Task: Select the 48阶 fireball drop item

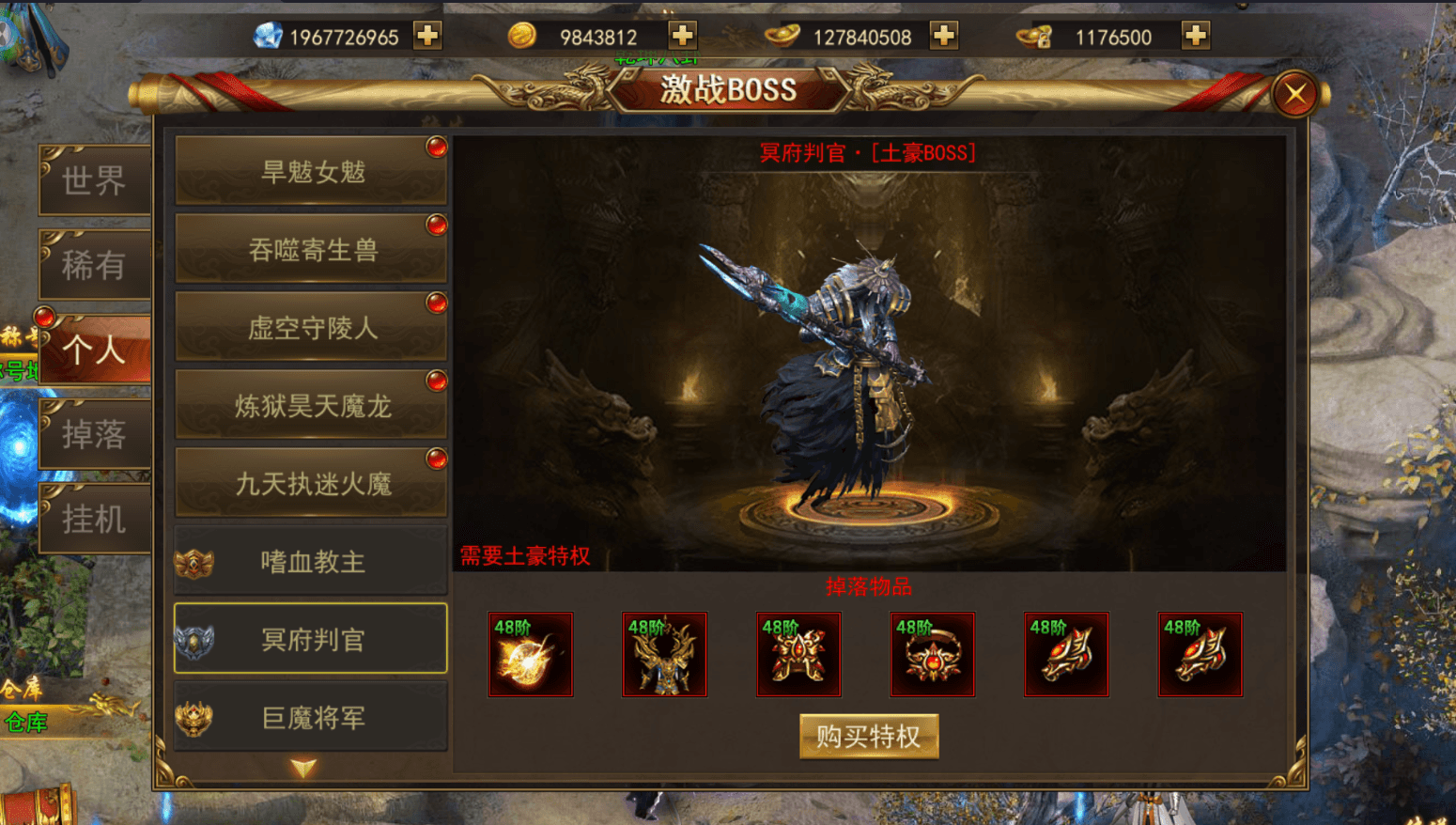Action: tap(530, 654)
